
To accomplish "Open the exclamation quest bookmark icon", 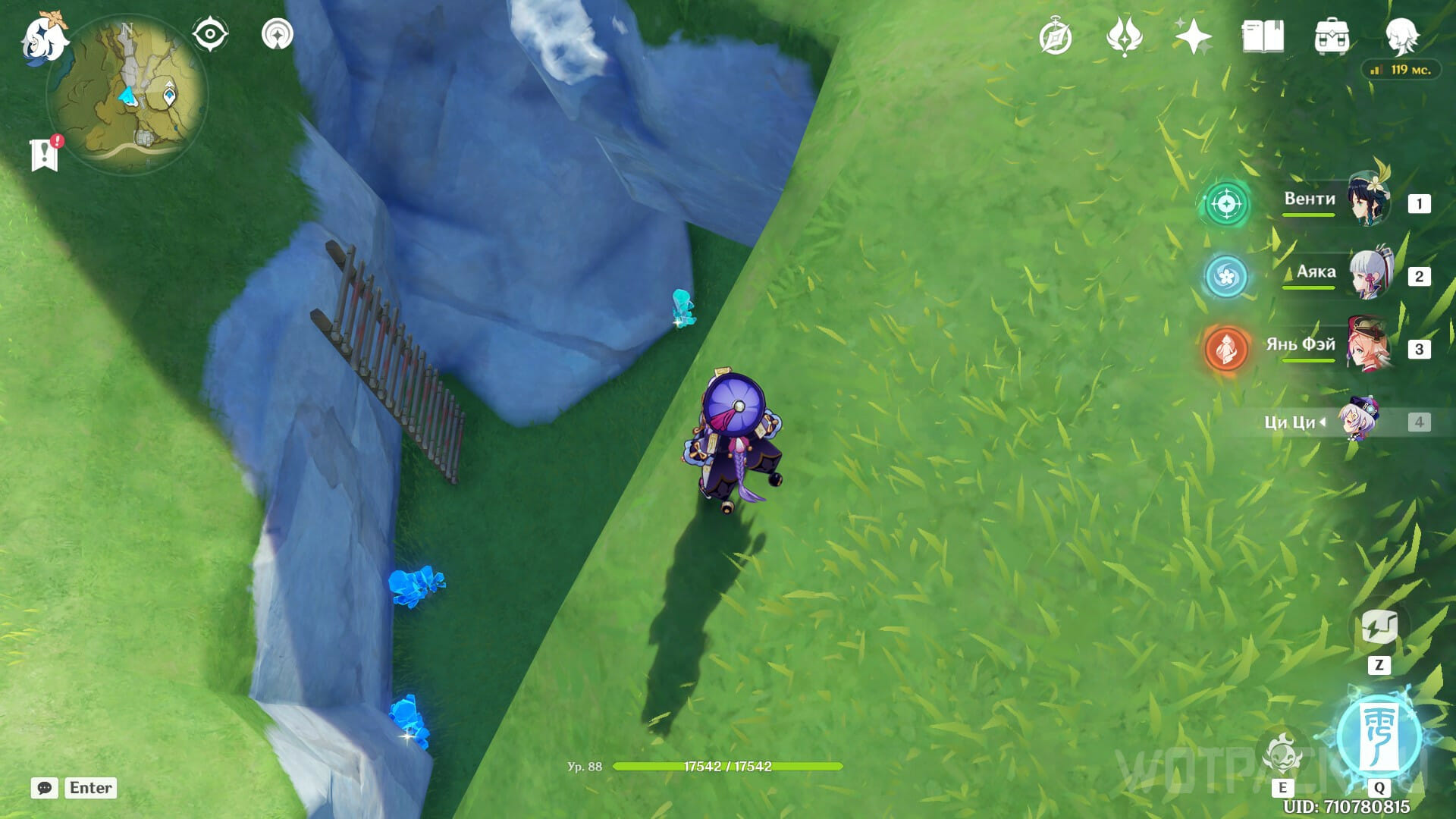I will (45, 154).
